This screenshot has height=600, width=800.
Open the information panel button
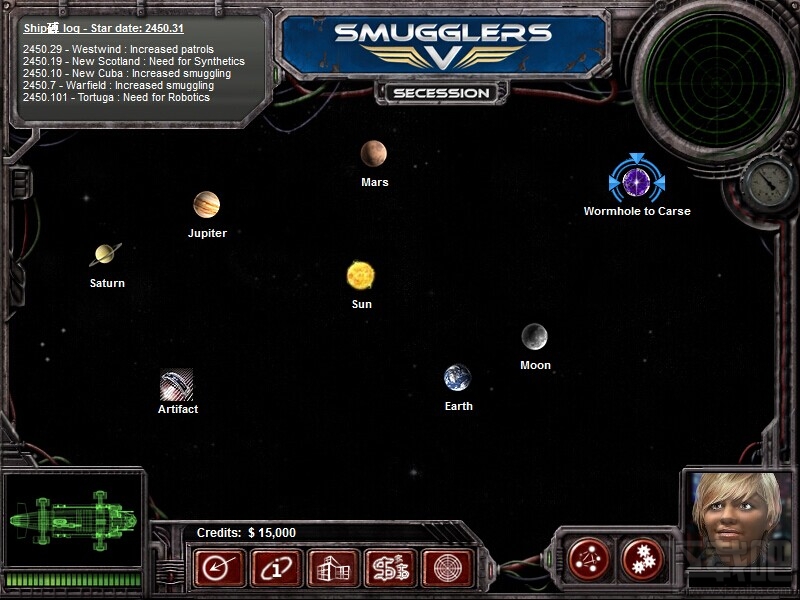pos(275,569)
